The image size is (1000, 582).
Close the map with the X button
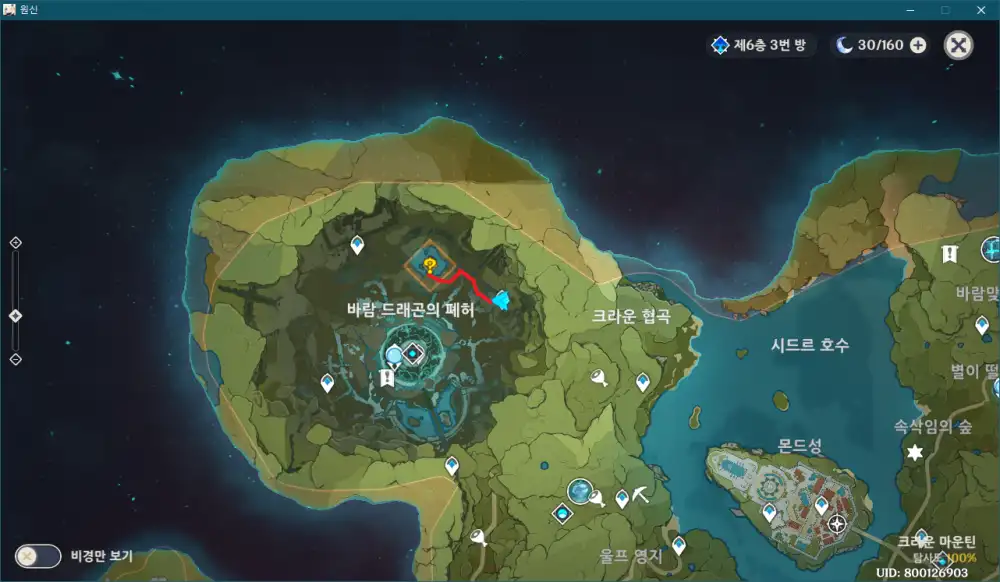(x=958, y=45)
